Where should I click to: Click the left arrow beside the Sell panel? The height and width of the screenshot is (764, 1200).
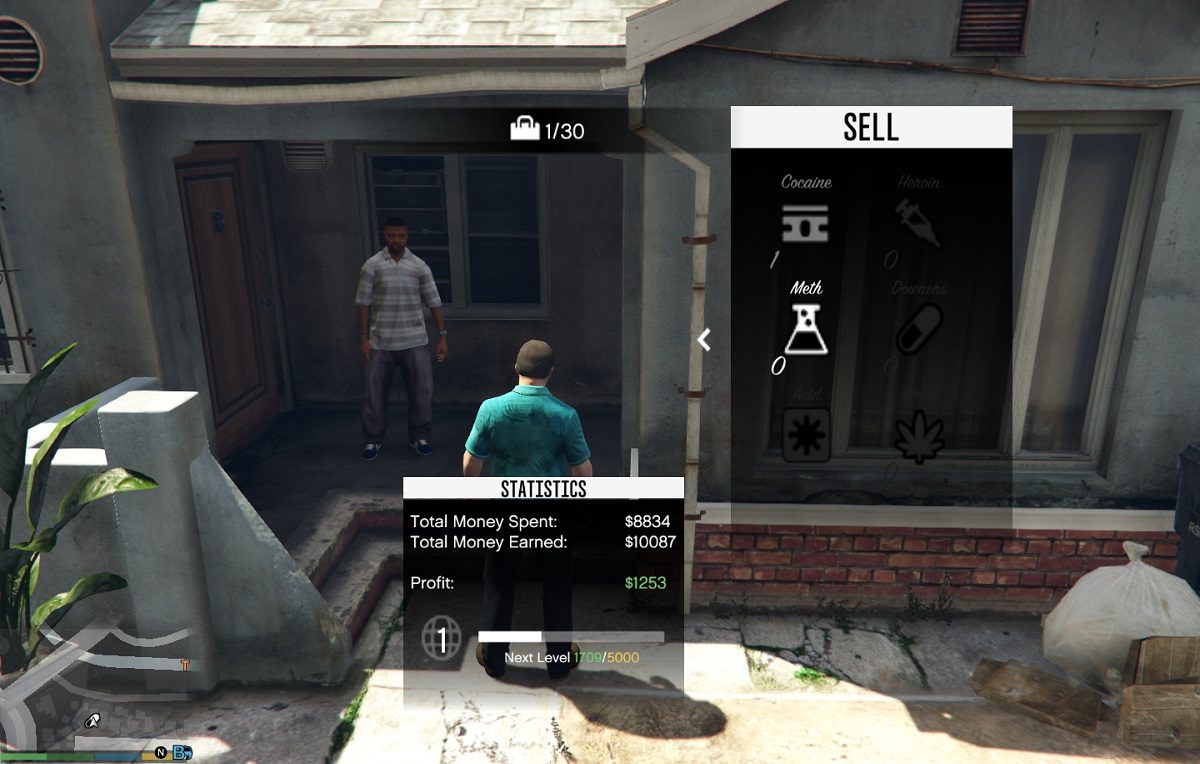point(704,340)
